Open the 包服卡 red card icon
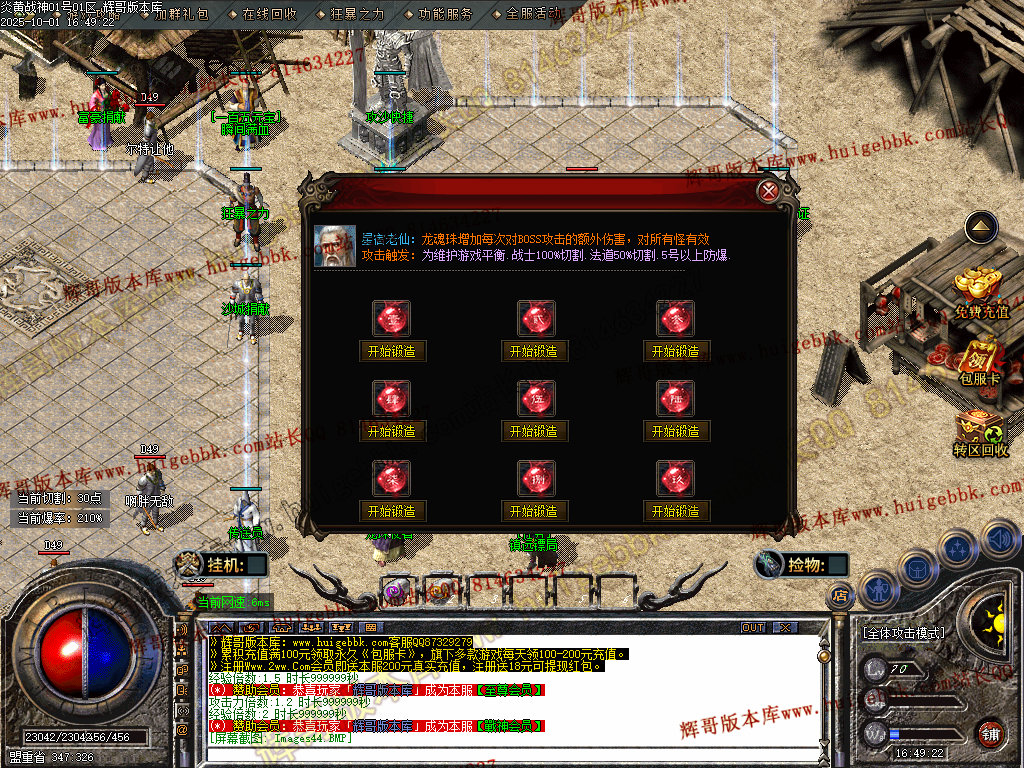The width and height of the screenshot is (1024, 768). [980, 362]
